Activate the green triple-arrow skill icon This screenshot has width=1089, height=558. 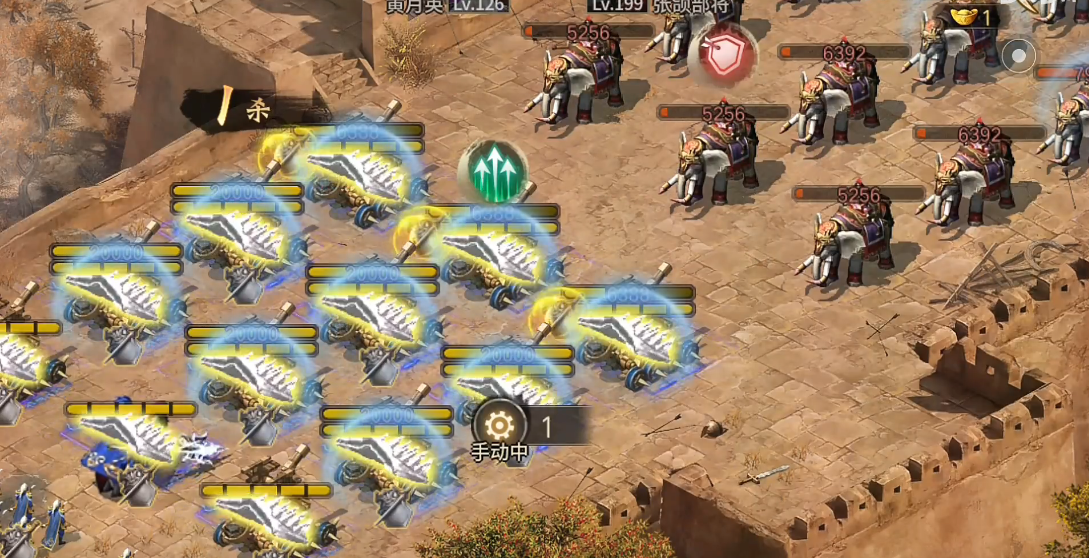click(492, 172)
